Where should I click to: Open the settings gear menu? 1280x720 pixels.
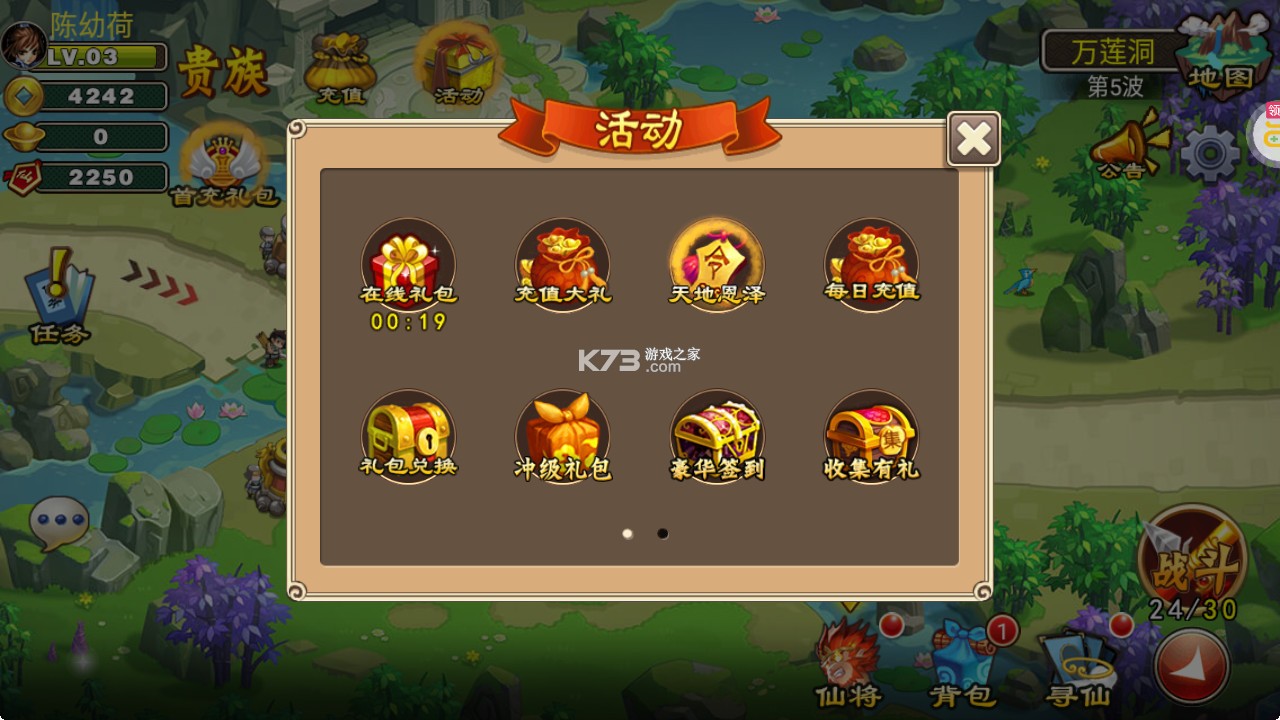(1207, 150)
